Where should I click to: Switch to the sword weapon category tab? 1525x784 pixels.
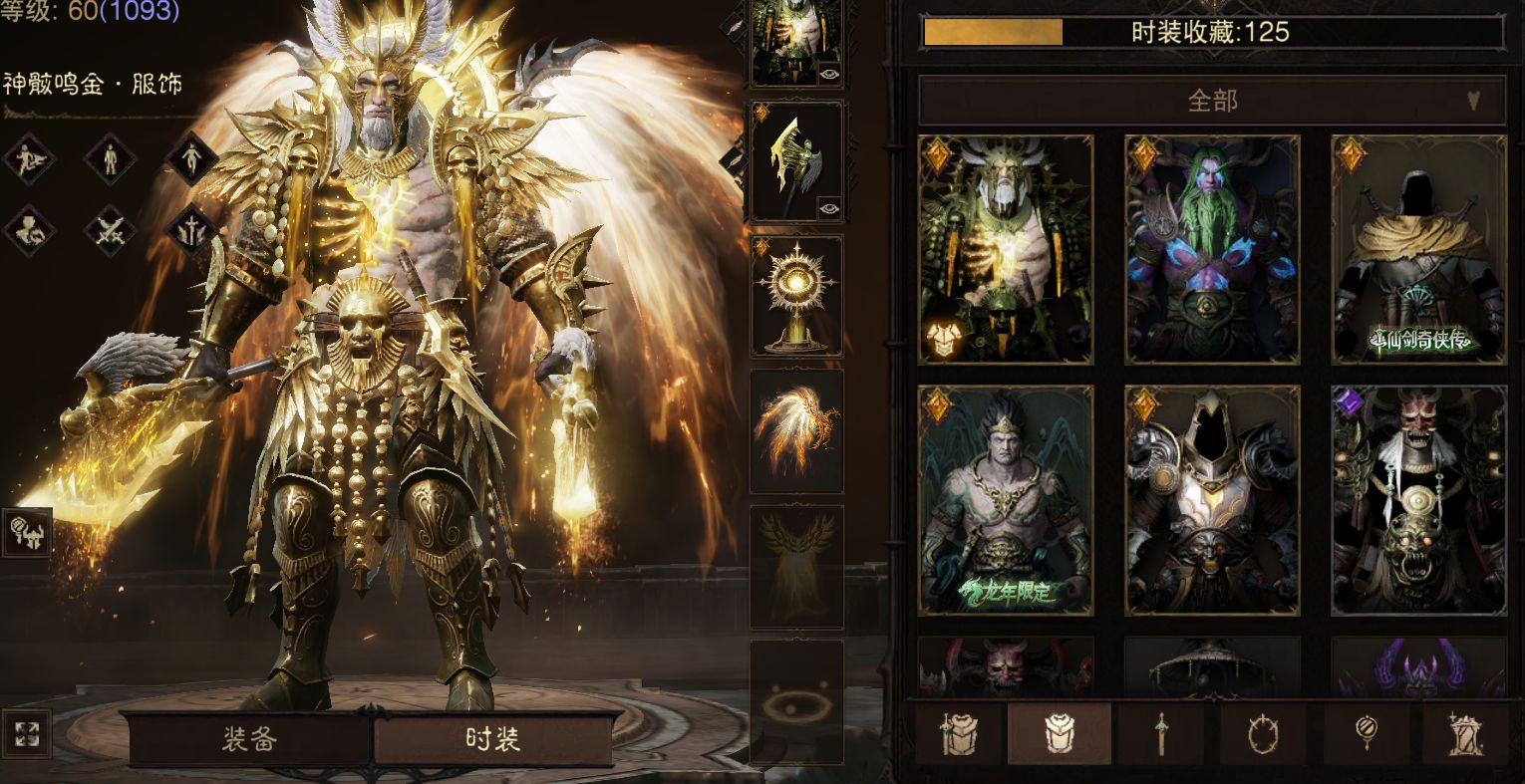pos(1161,735)
